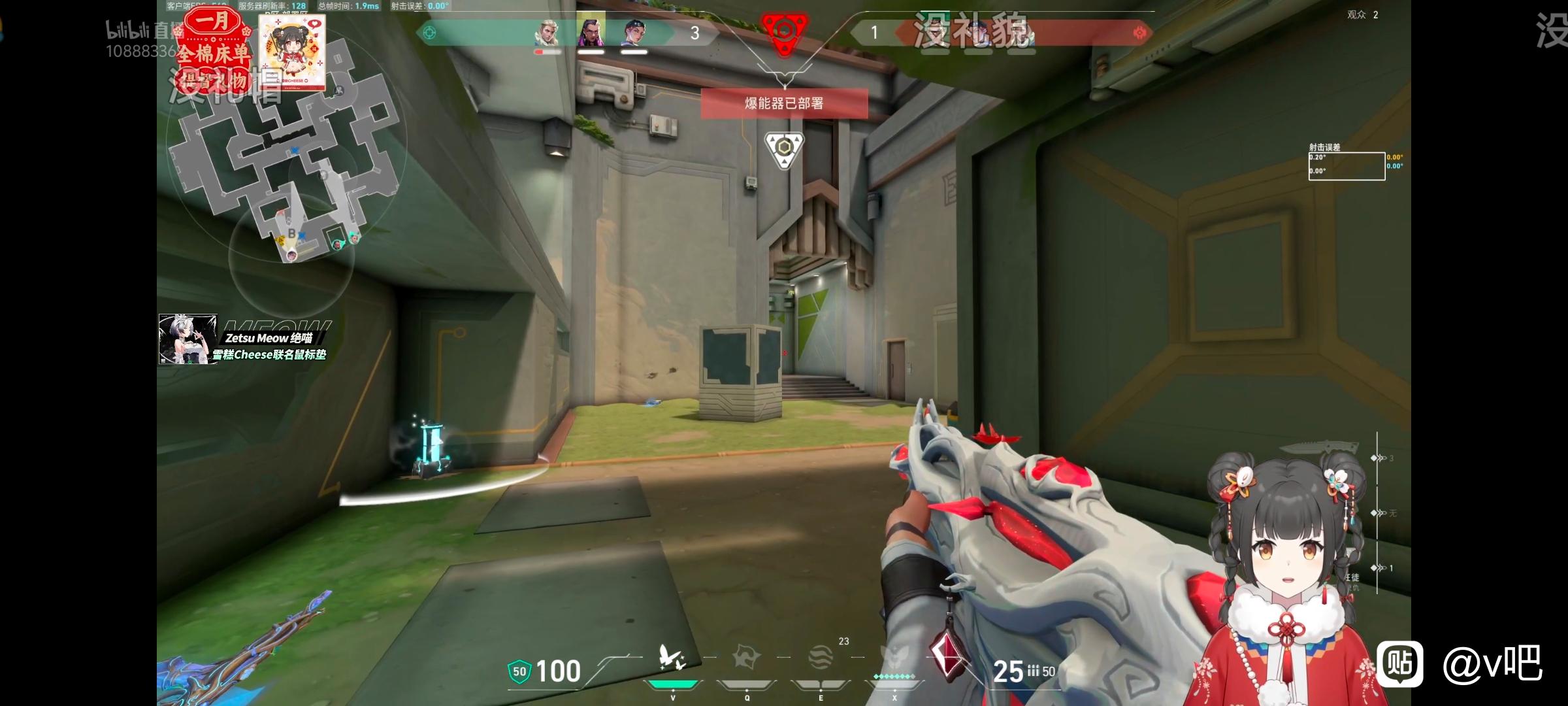
Task: View the chibi girl promo card
Action: [292, 52]
